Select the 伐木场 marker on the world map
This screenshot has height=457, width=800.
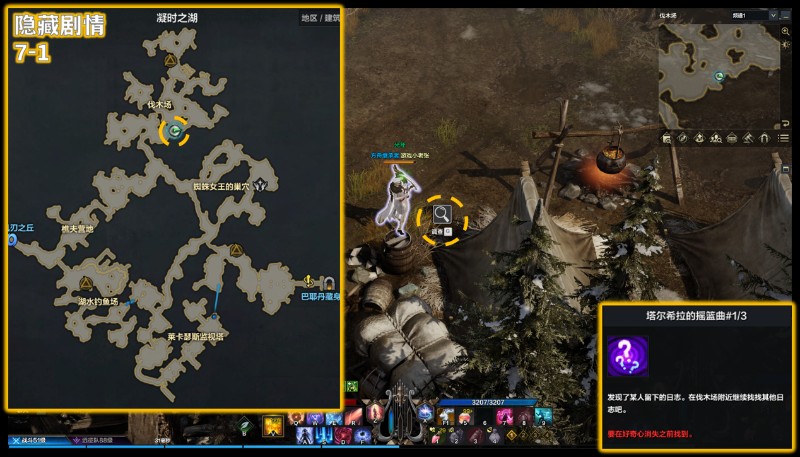(175, 130)
